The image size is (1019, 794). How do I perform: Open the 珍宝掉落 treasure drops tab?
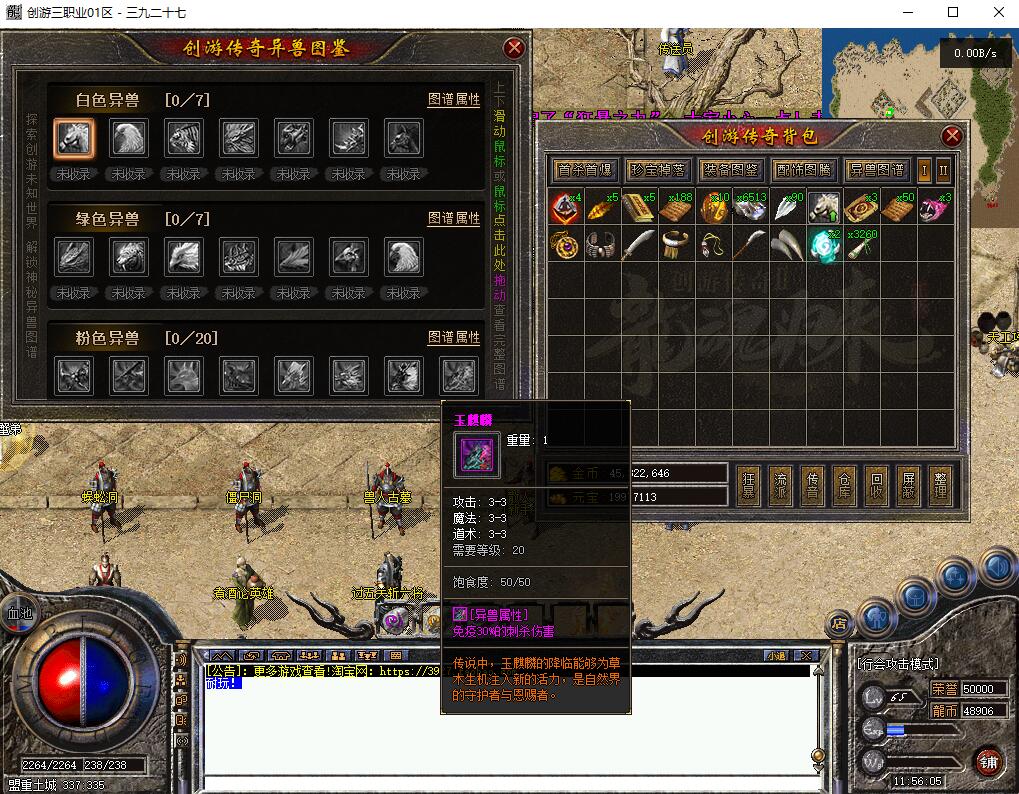[x=658, y=170]
